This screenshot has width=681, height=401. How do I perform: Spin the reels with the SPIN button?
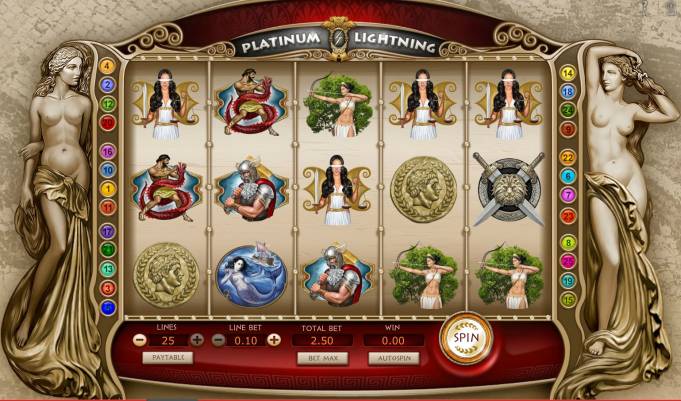(466, 337)
